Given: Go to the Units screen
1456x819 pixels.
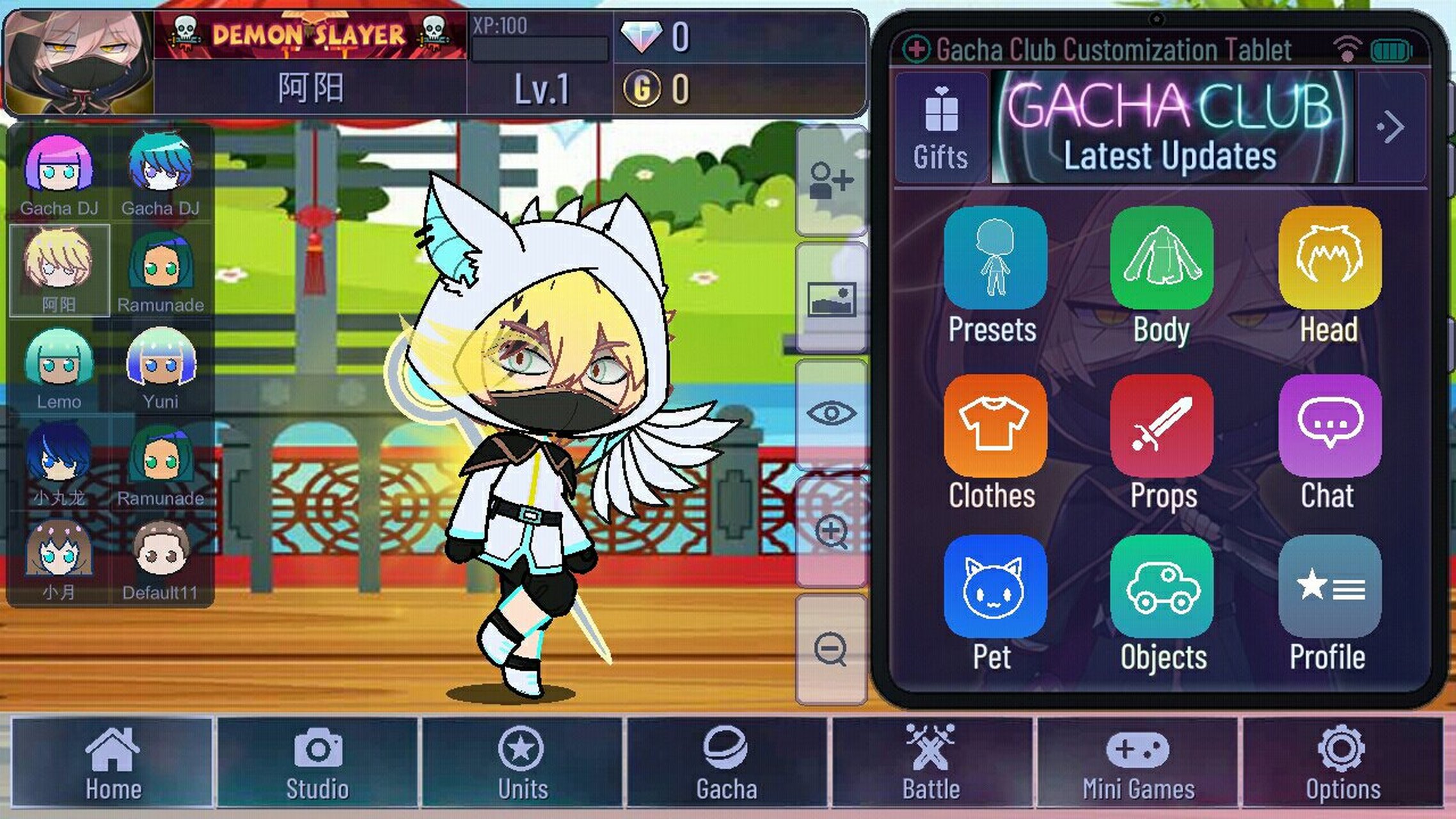Looking at the screenshot, I should click(x=522, y=762).
